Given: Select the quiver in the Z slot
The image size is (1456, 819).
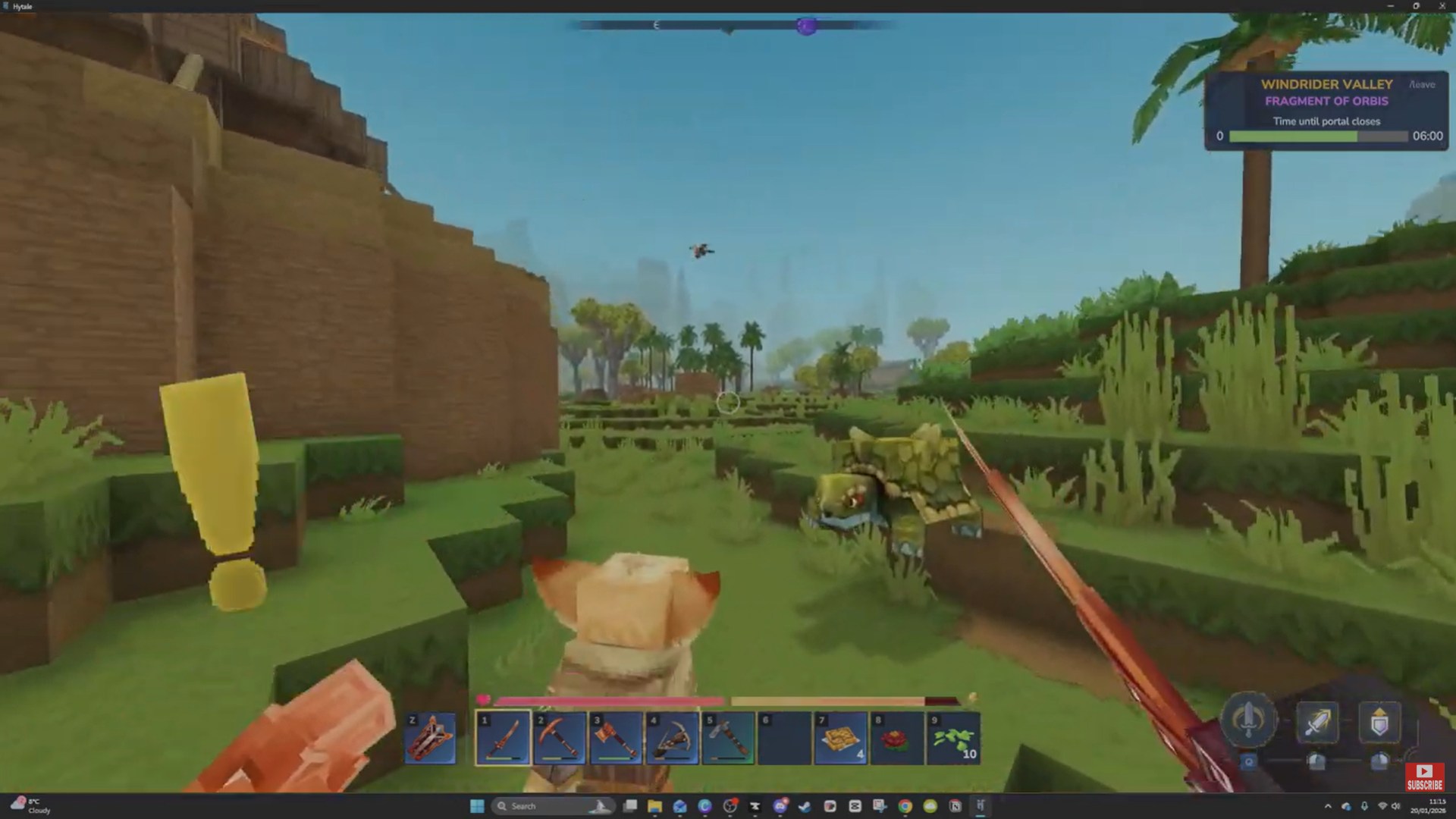Looking at the screenshot, I should (x=430, y=734).
